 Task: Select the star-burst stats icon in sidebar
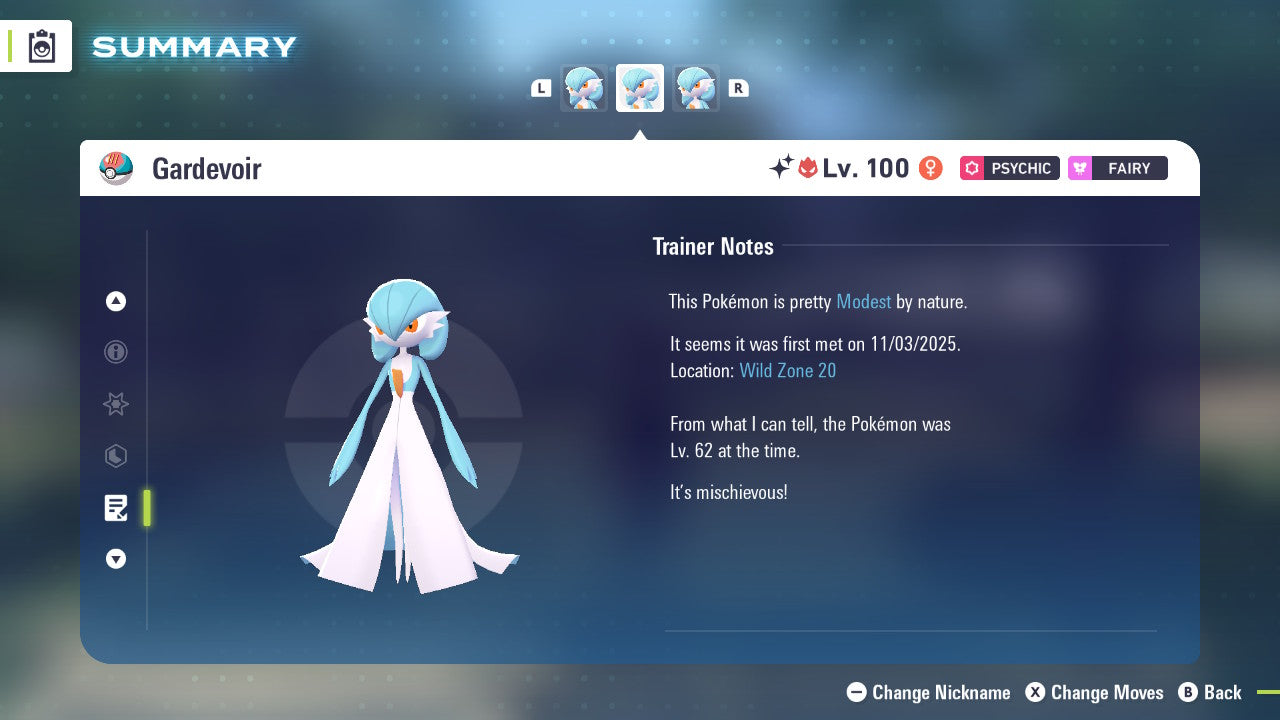pyautogui.click(x=116, y=404)
